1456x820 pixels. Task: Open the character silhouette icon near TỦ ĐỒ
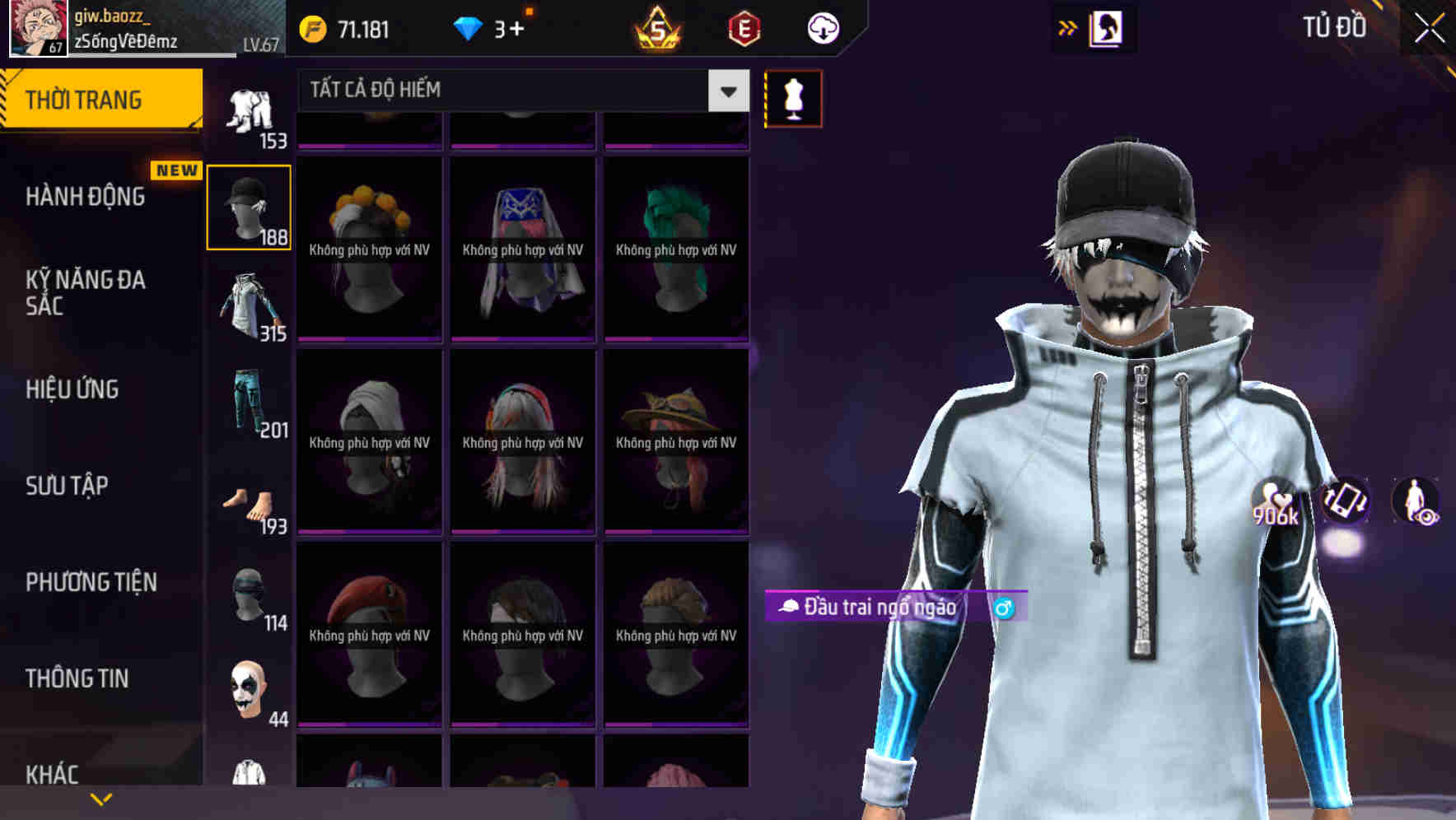point(1108,27)
